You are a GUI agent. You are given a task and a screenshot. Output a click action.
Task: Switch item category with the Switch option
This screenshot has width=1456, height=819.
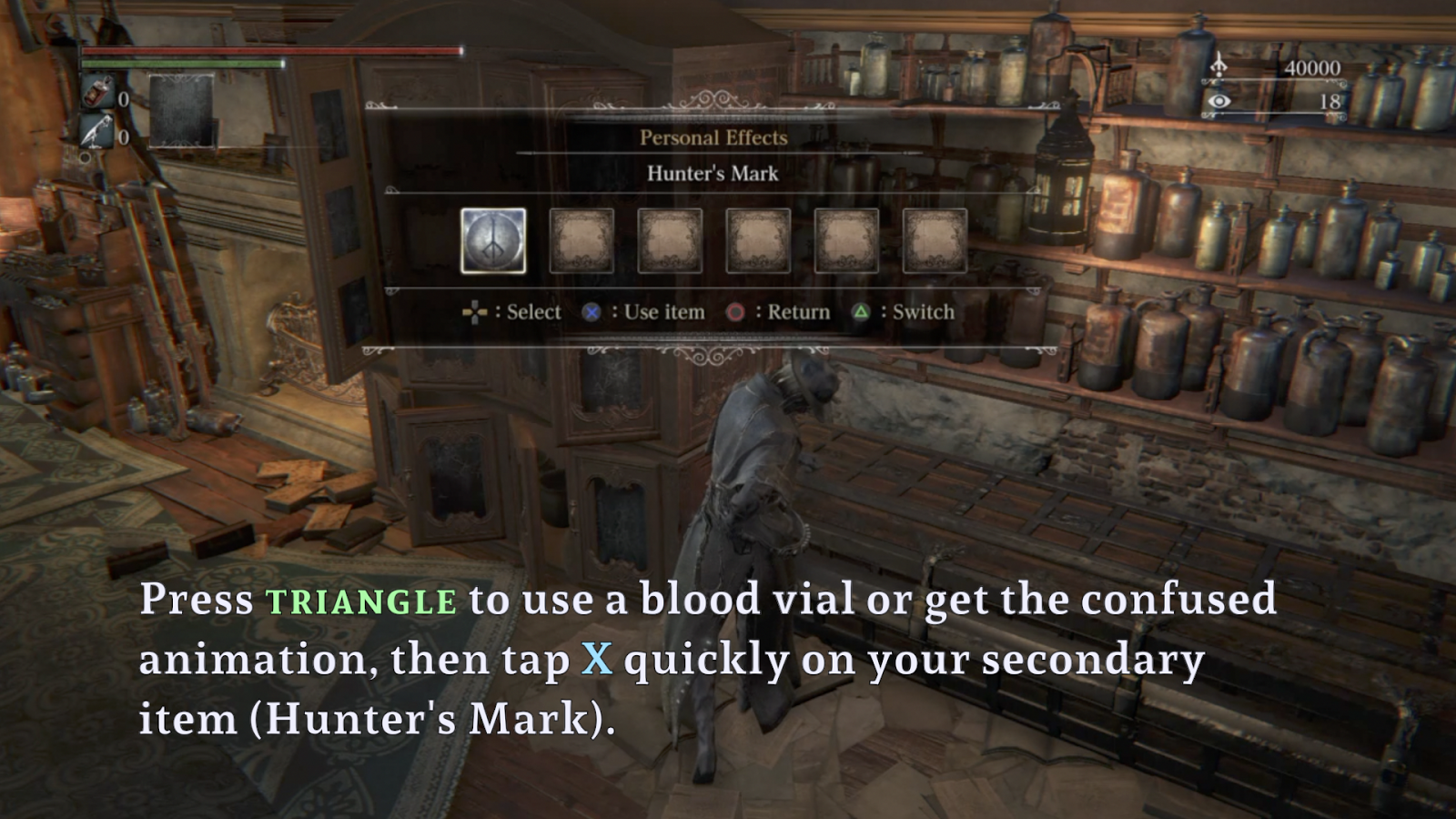point(921,312)
